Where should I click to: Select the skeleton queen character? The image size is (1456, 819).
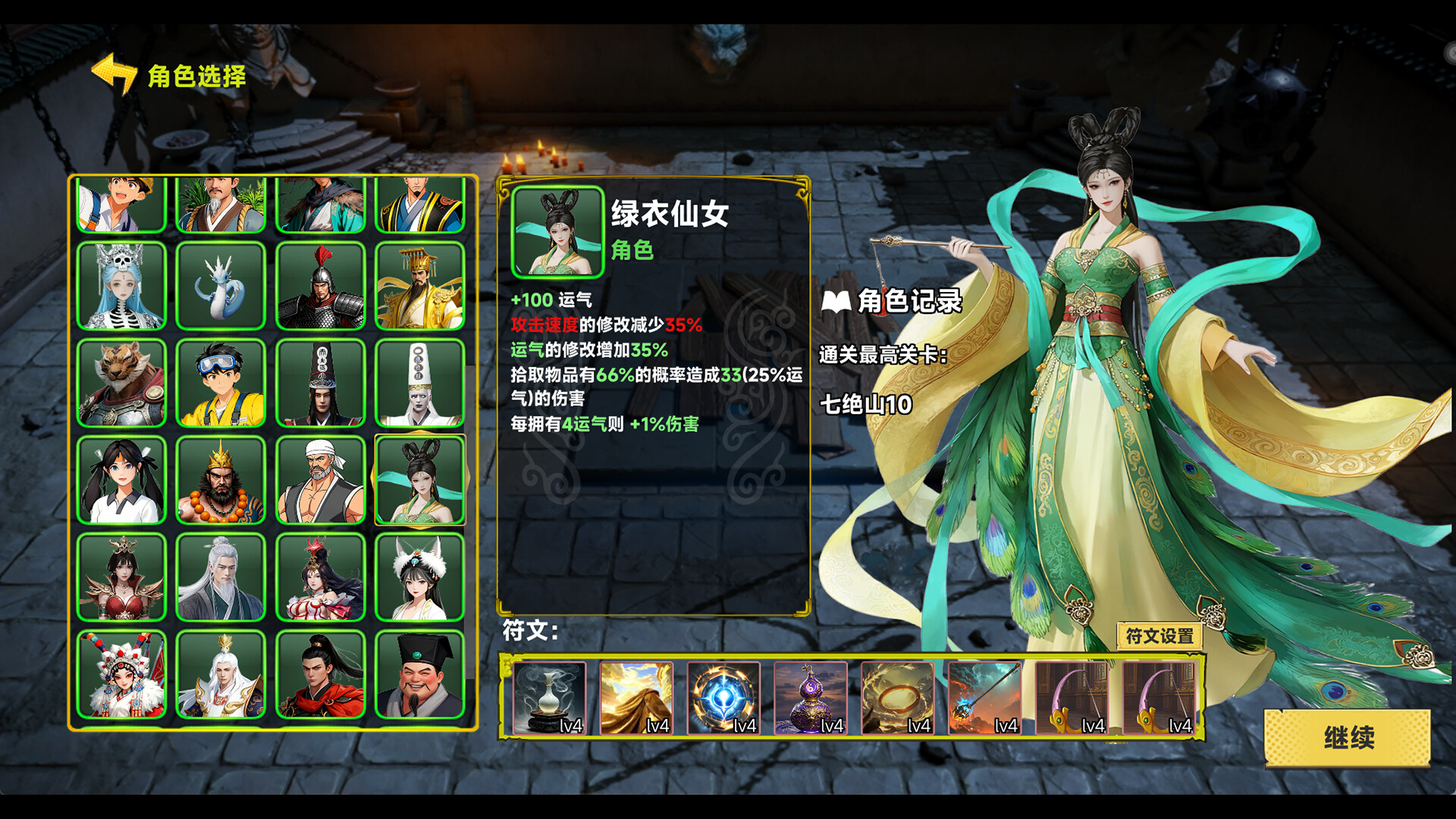(123, 285)
